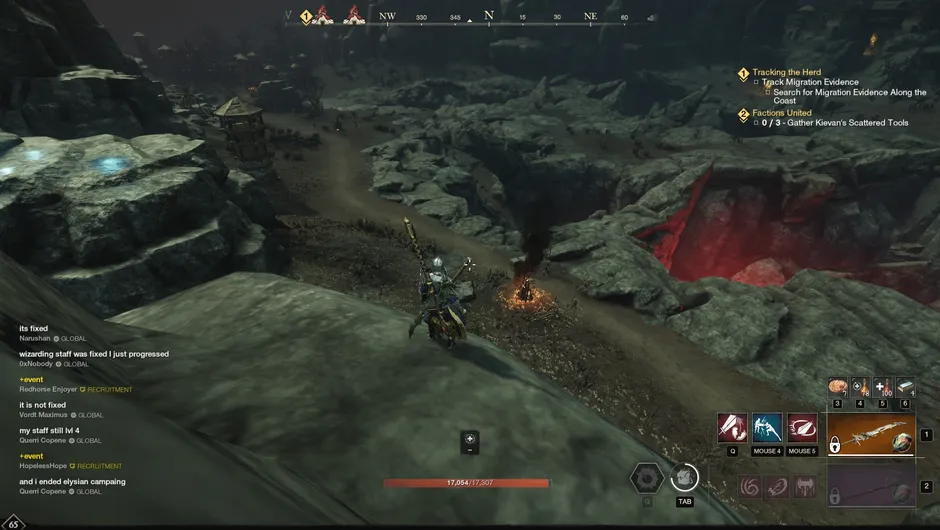Image resolution: width=940 pixels, height=530 pixels.
Task: Use the regeneration potion in slot 4
Action: coord(860,387)
